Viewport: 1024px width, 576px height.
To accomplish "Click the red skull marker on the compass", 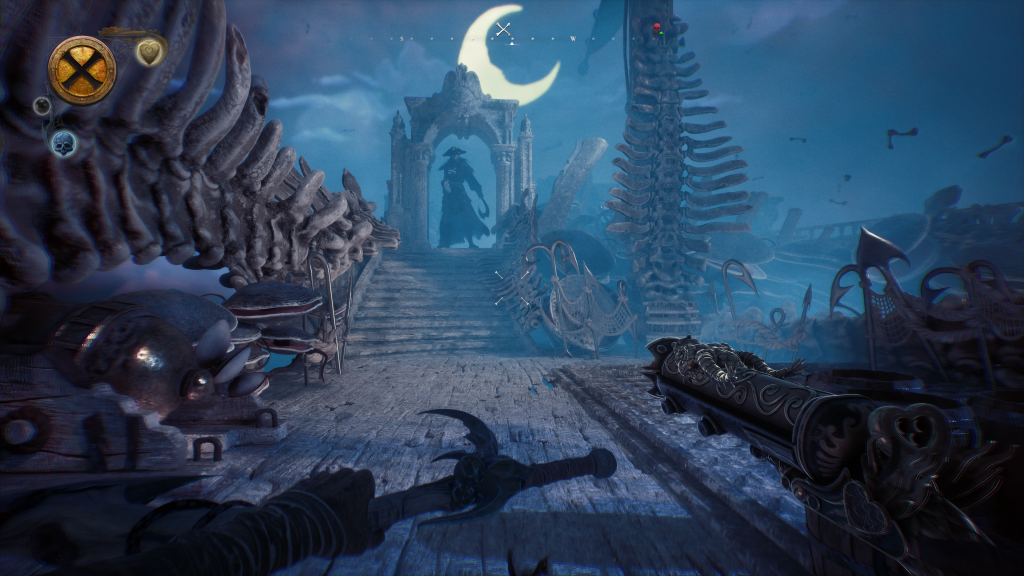I will [x=657, y=27].
